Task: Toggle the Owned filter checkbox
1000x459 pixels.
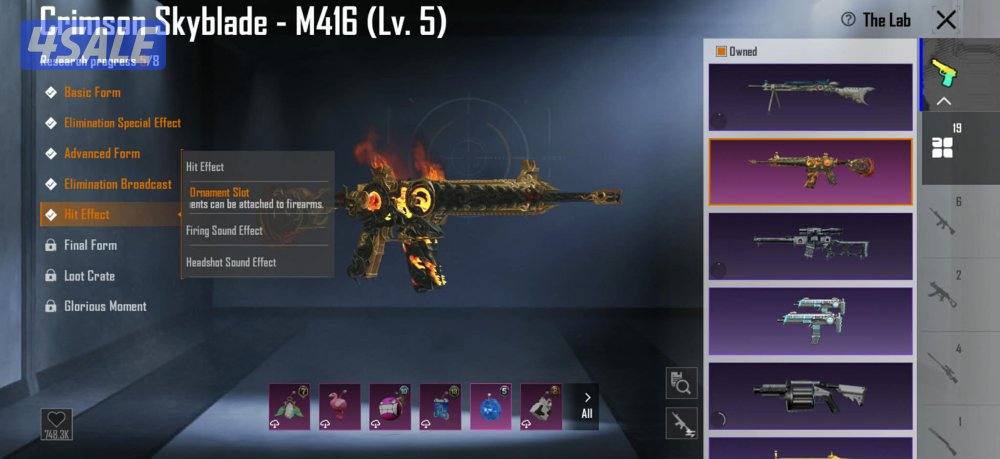Action: point(721,51)
